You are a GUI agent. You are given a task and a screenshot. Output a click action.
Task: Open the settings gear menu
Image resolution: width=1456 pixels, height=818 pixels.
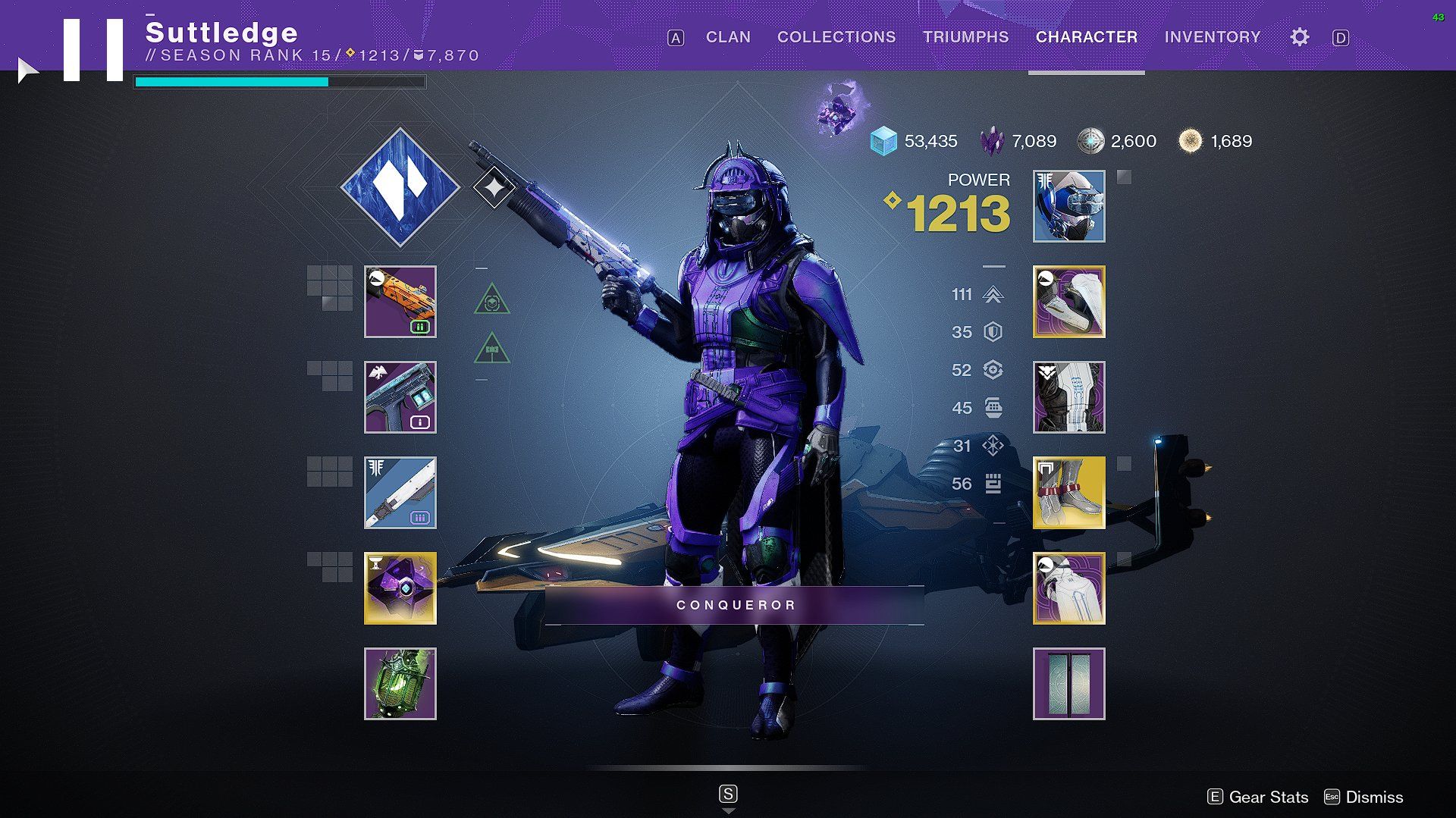[1300, 37]
